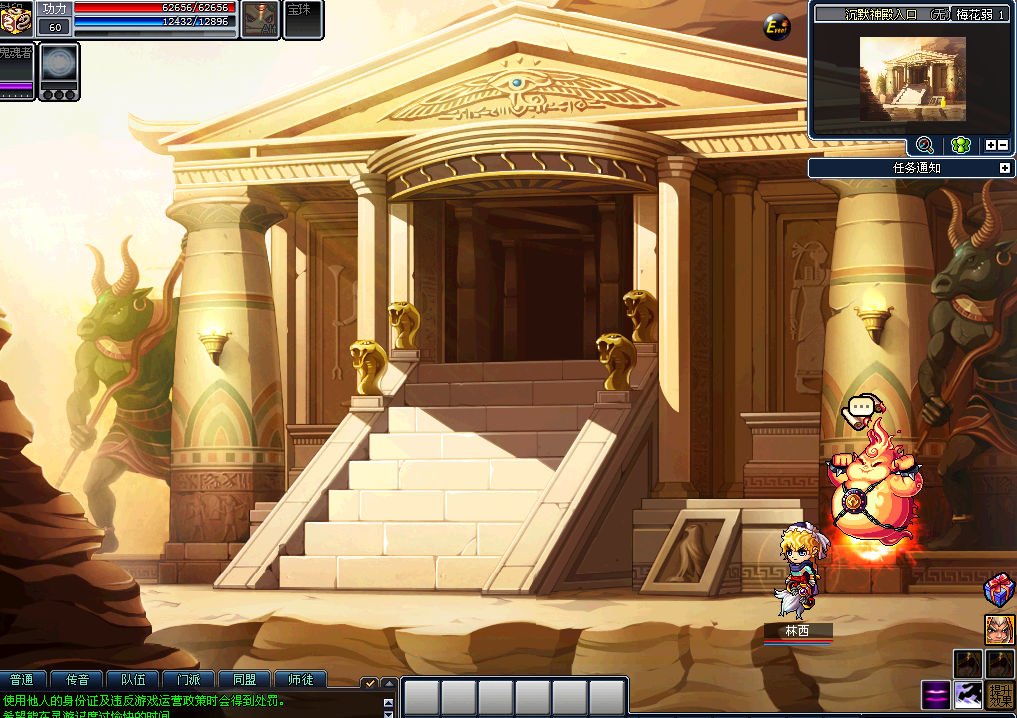1017x718 pixels.
Task: Show the 师徒 mentor chat tab
Action: (x=299, y=680)
